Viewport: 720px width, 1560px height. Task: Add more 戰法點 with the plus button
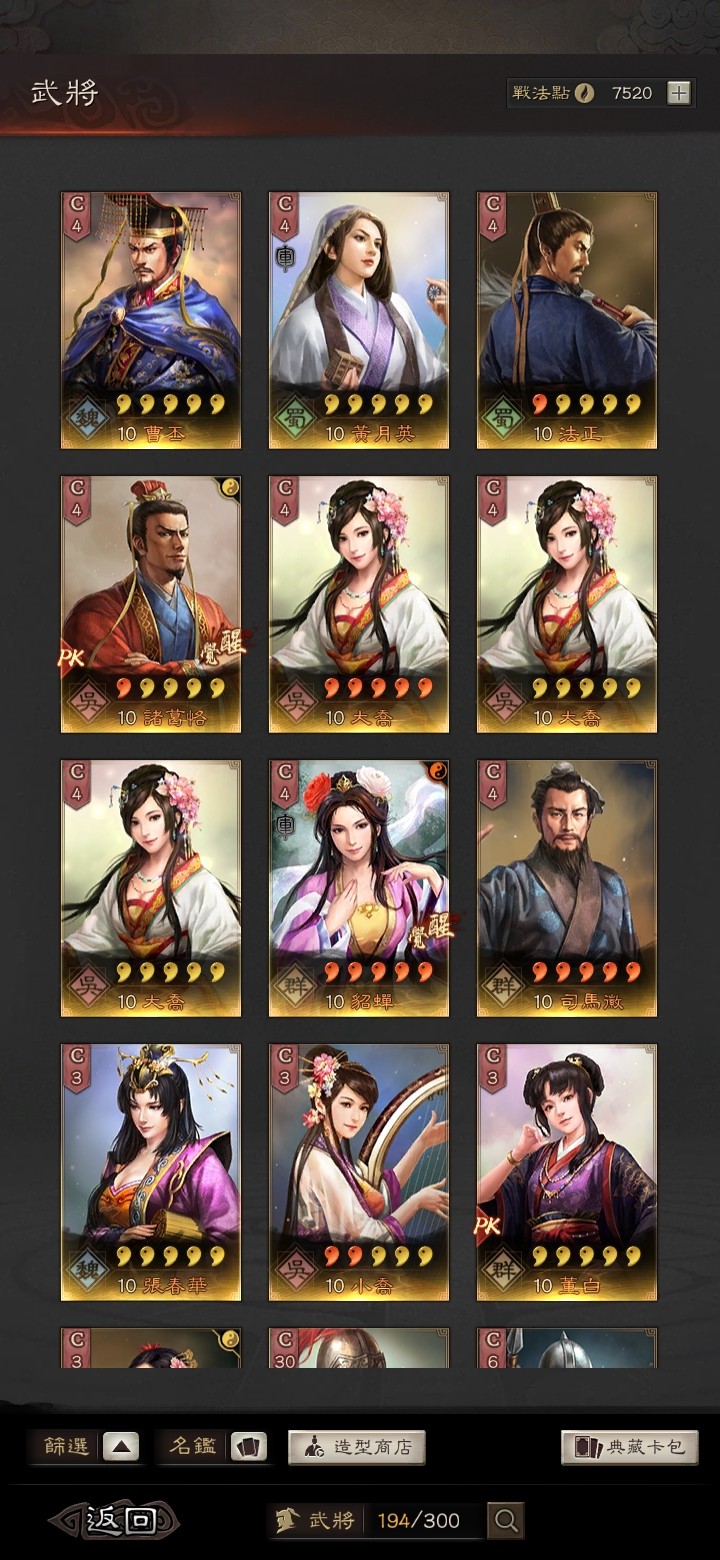pos(679,93)
